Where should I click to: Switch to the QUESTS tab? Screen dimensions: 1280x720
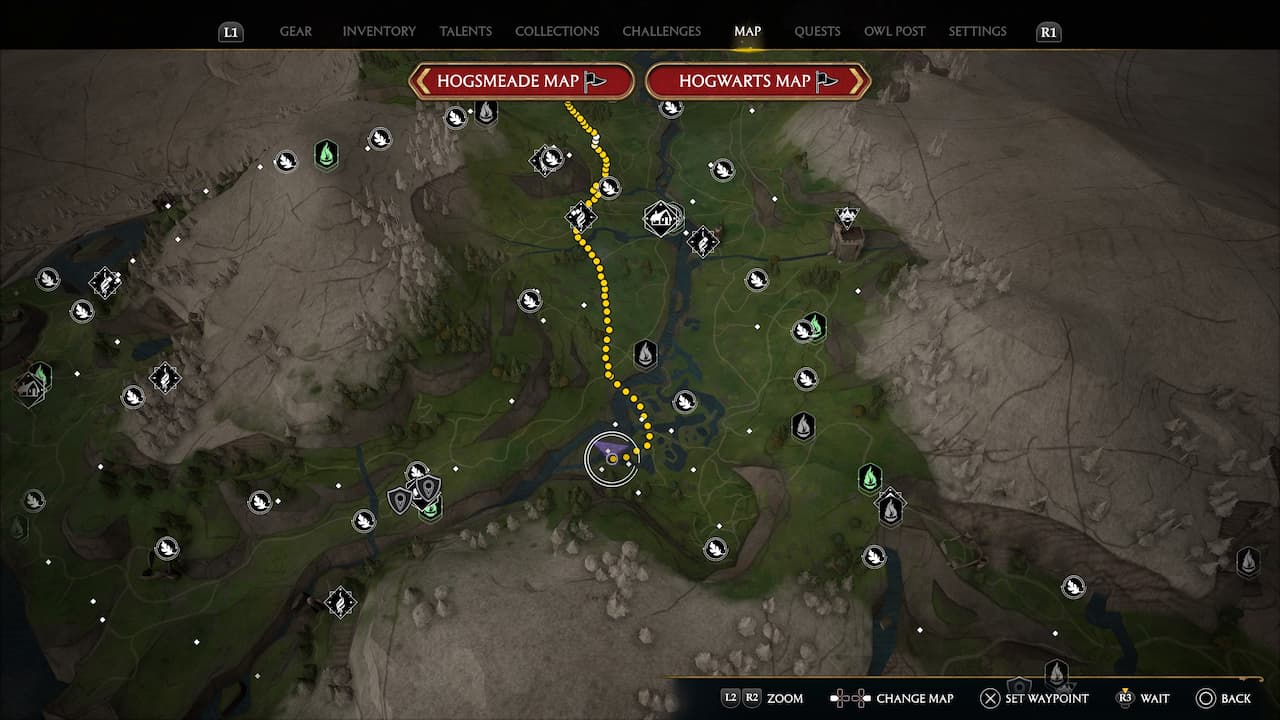pos(817,31)
